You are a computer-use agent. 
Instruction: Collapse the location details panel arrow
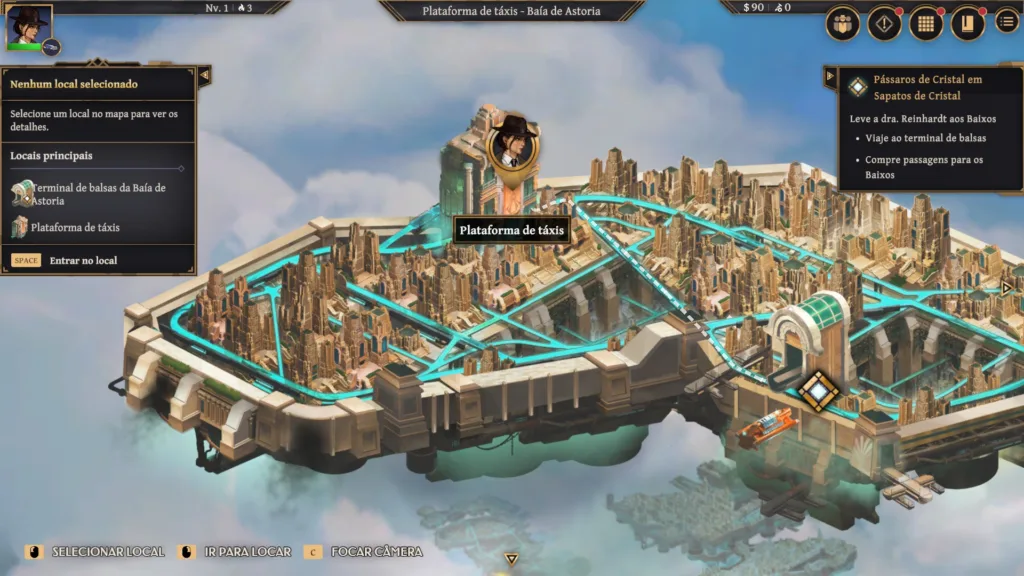click(x=204, y=75)
